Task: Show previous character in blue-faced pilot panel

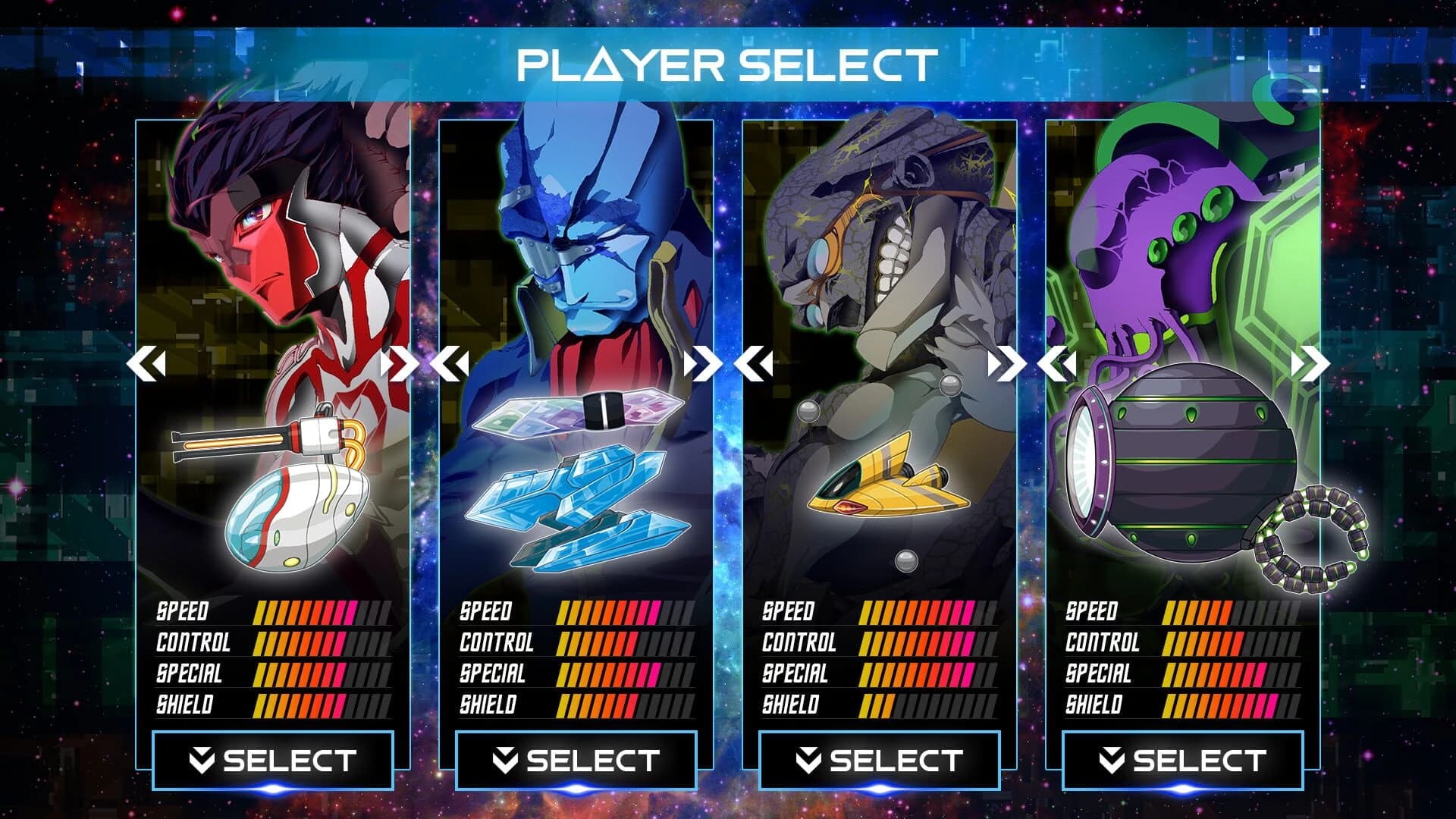Action: pos(450,364)
